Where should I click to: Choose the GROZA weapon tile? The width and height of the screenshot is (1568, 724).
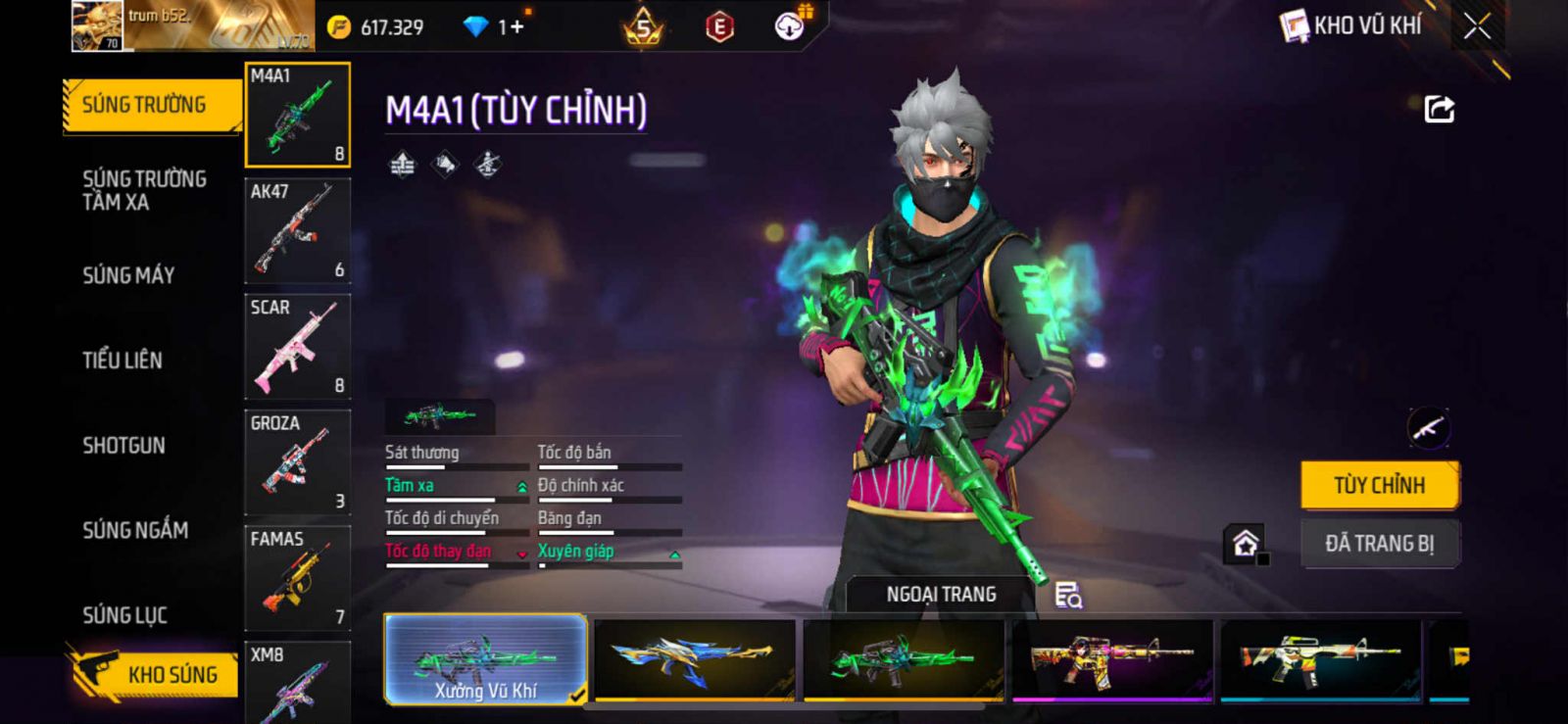(297, 462)
